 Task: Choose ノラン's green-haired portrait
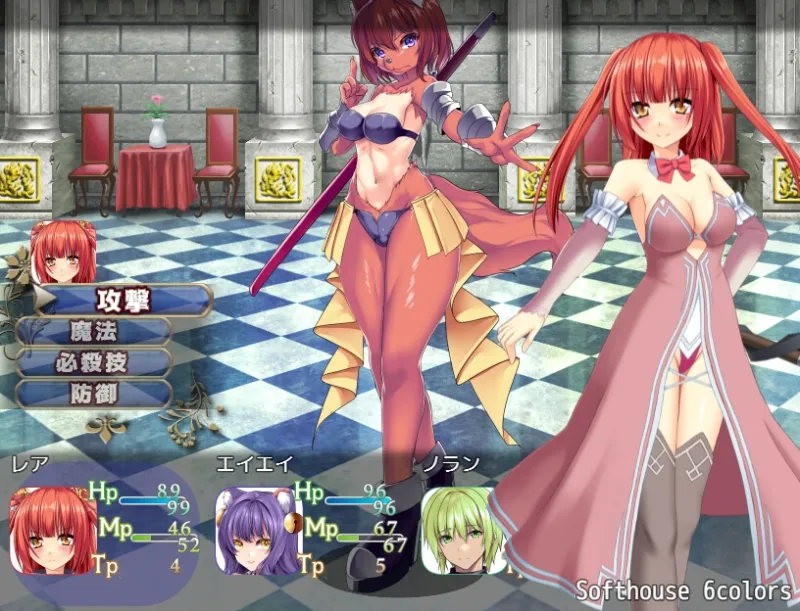tap(456, 530)
